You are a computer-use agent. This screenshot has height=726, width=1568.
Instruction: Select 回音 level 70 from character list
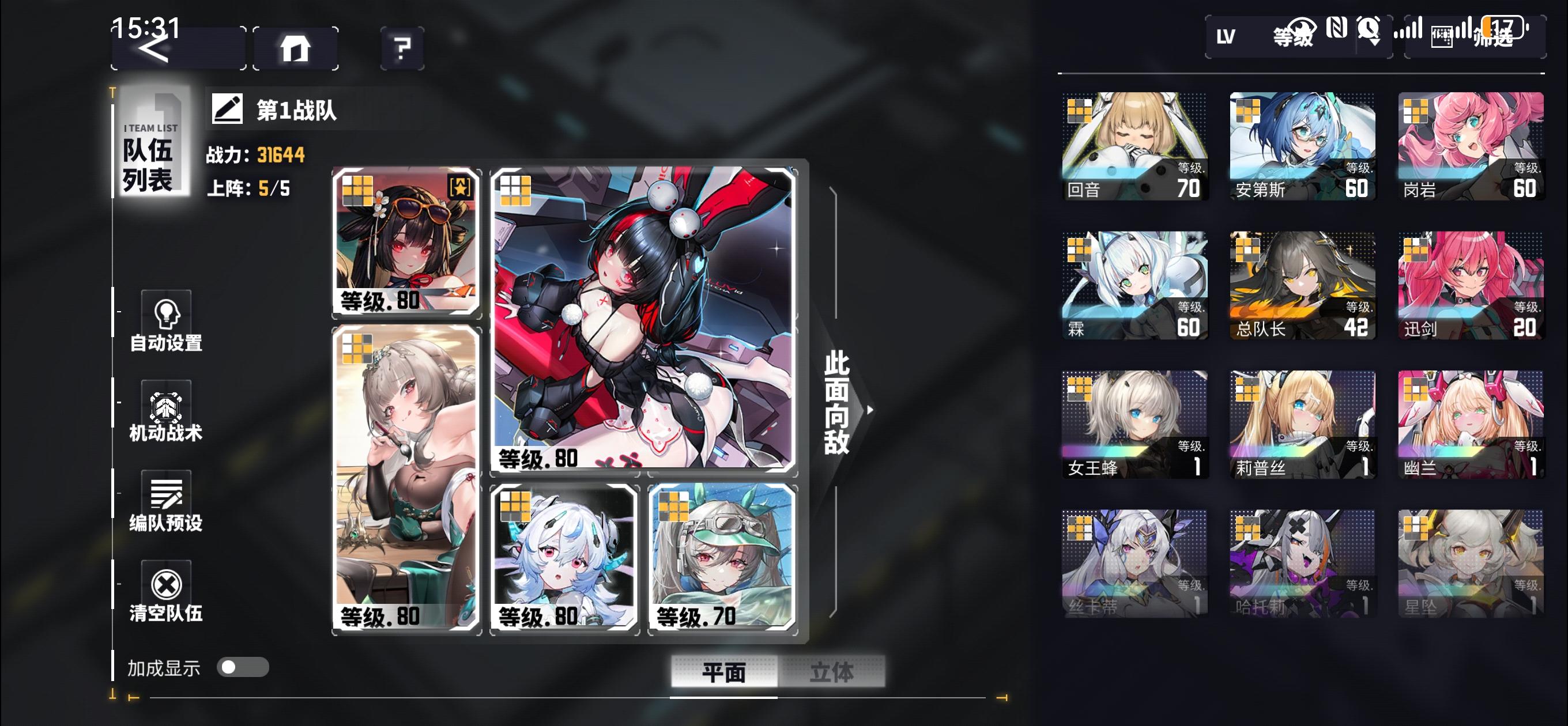click(x=1133, y=146)
